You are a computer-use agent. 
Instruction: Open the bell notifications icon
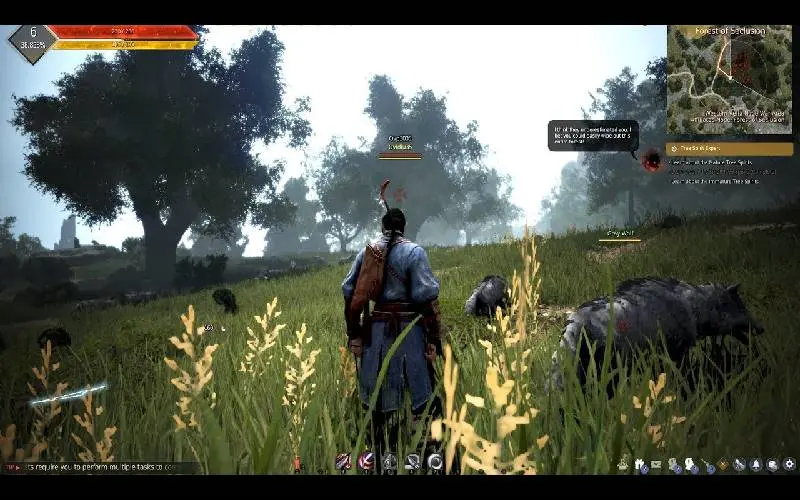click(756, 465)
